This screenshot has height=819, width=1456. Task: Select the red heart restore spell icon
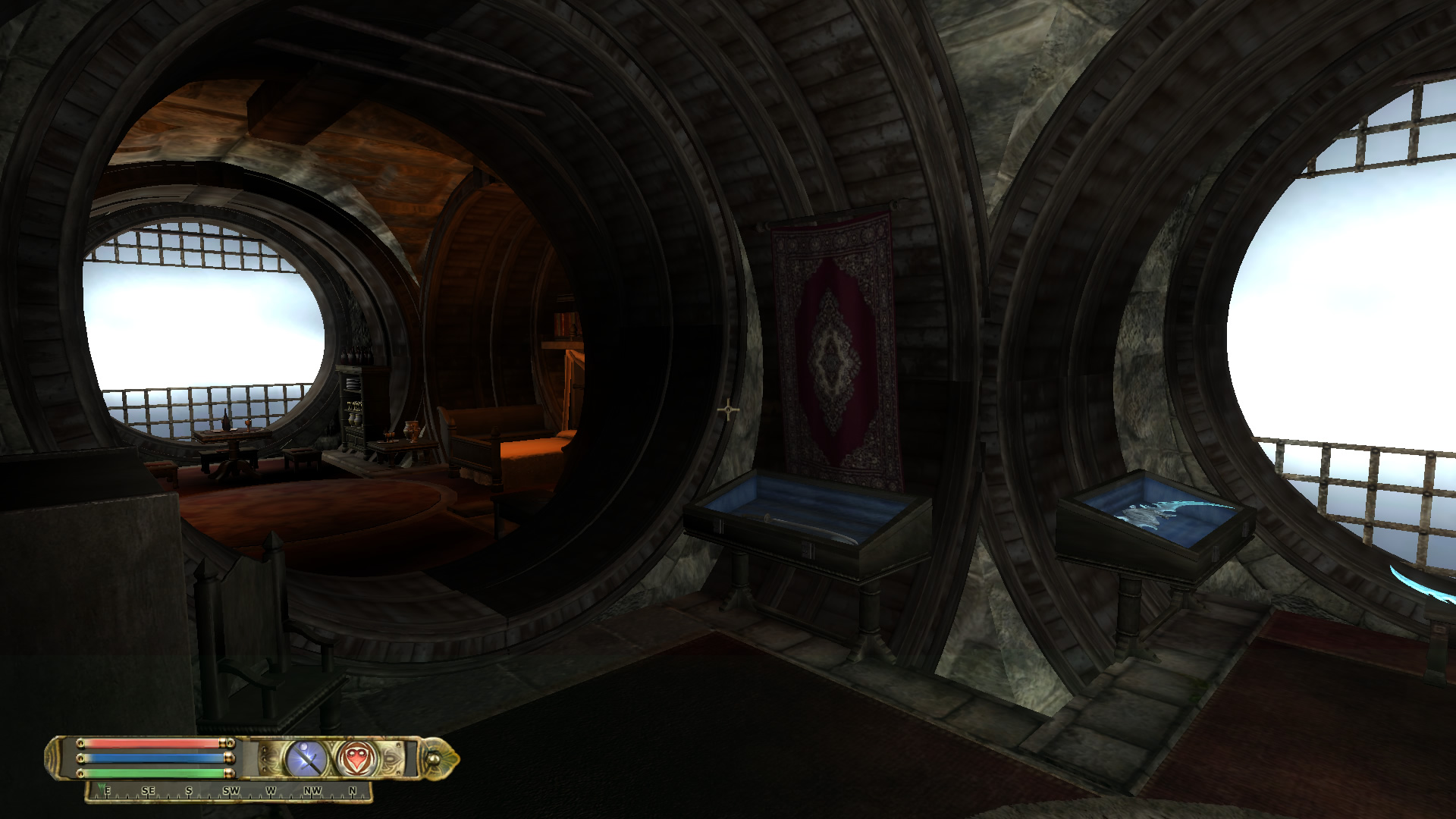pyautogui.click(x=356, y=758)
